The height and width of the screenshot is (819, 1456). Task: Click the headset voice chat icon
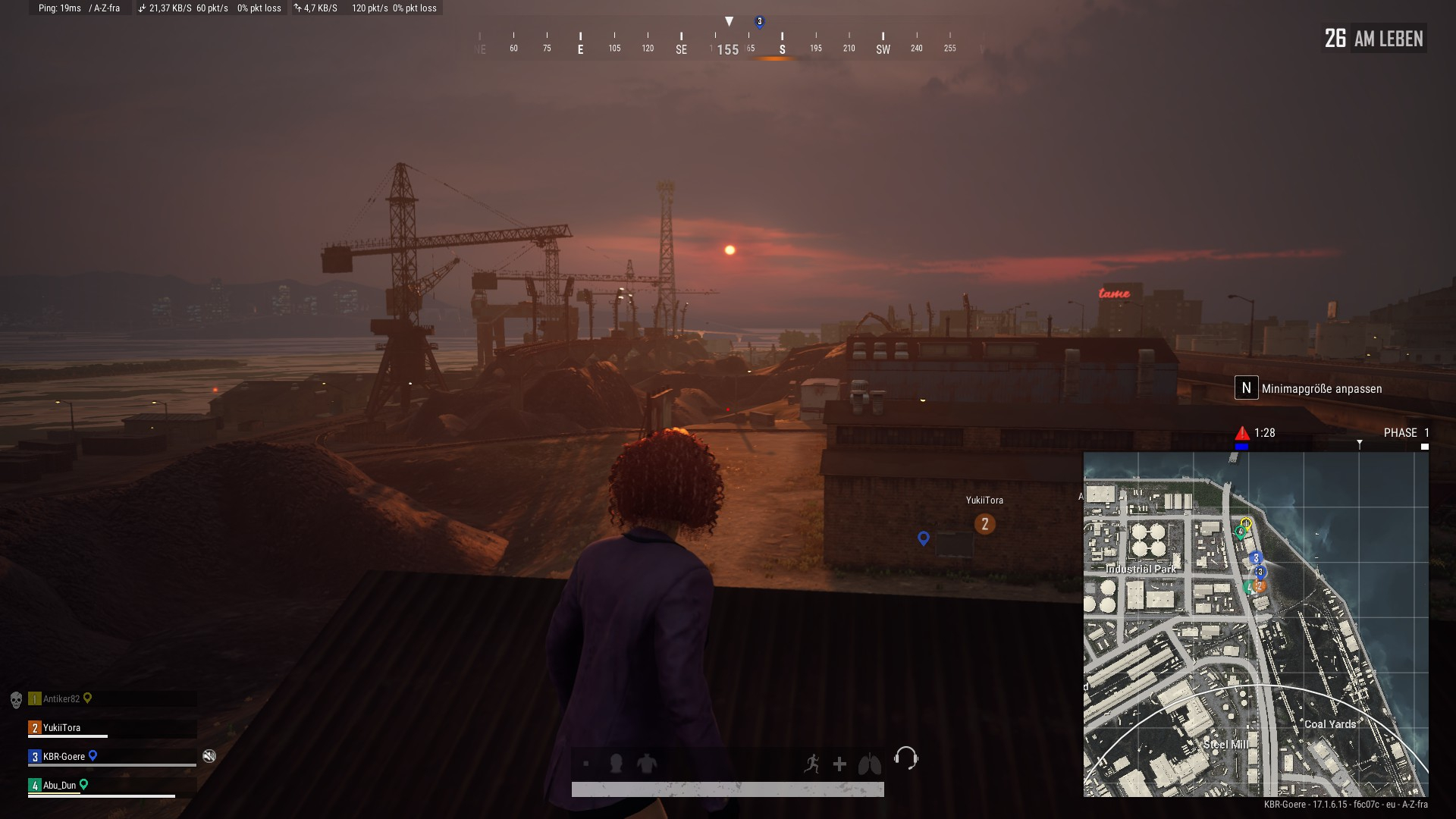[905, 758]
